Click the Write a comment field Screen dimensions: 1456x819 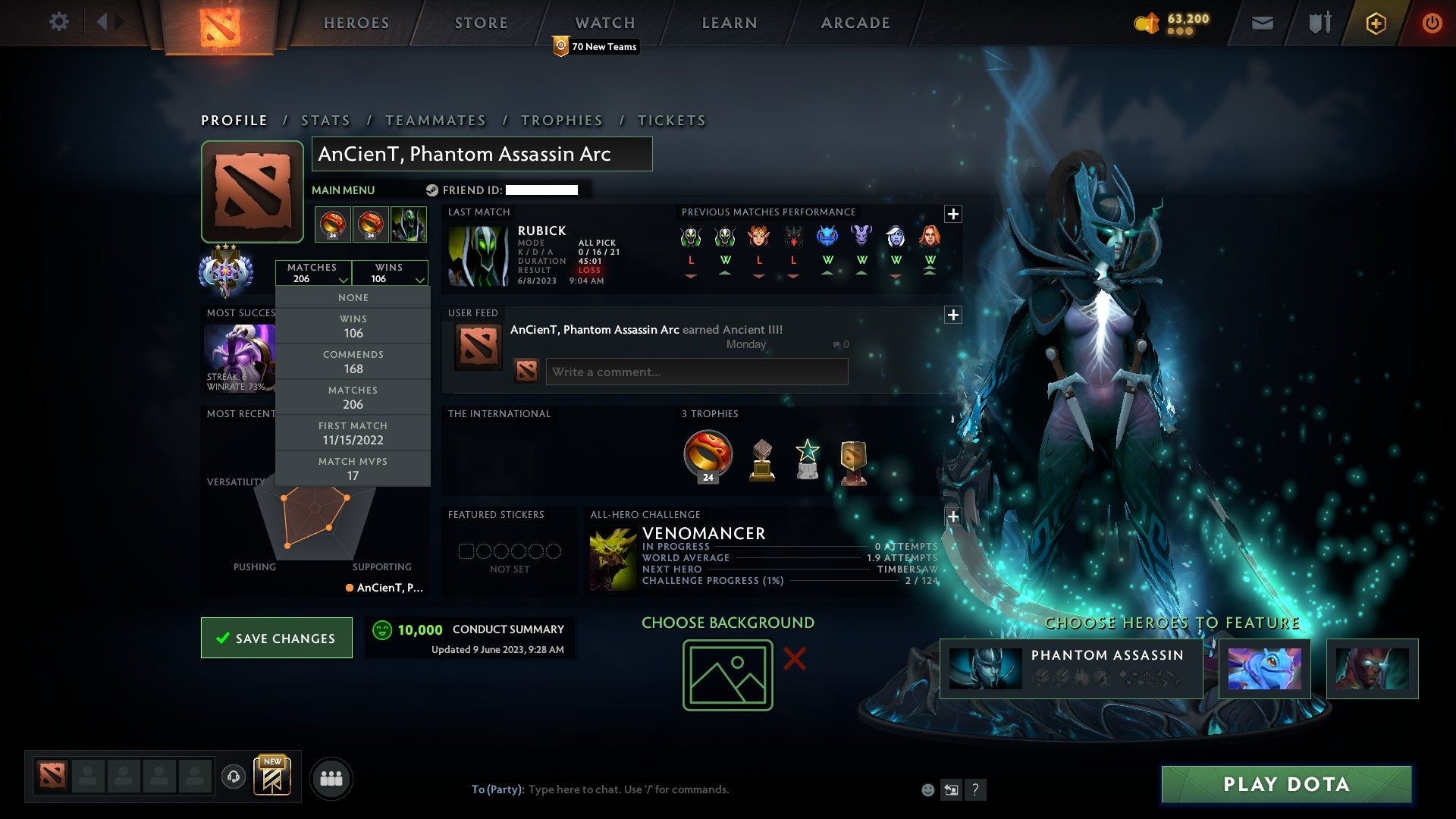coord(695,372)
